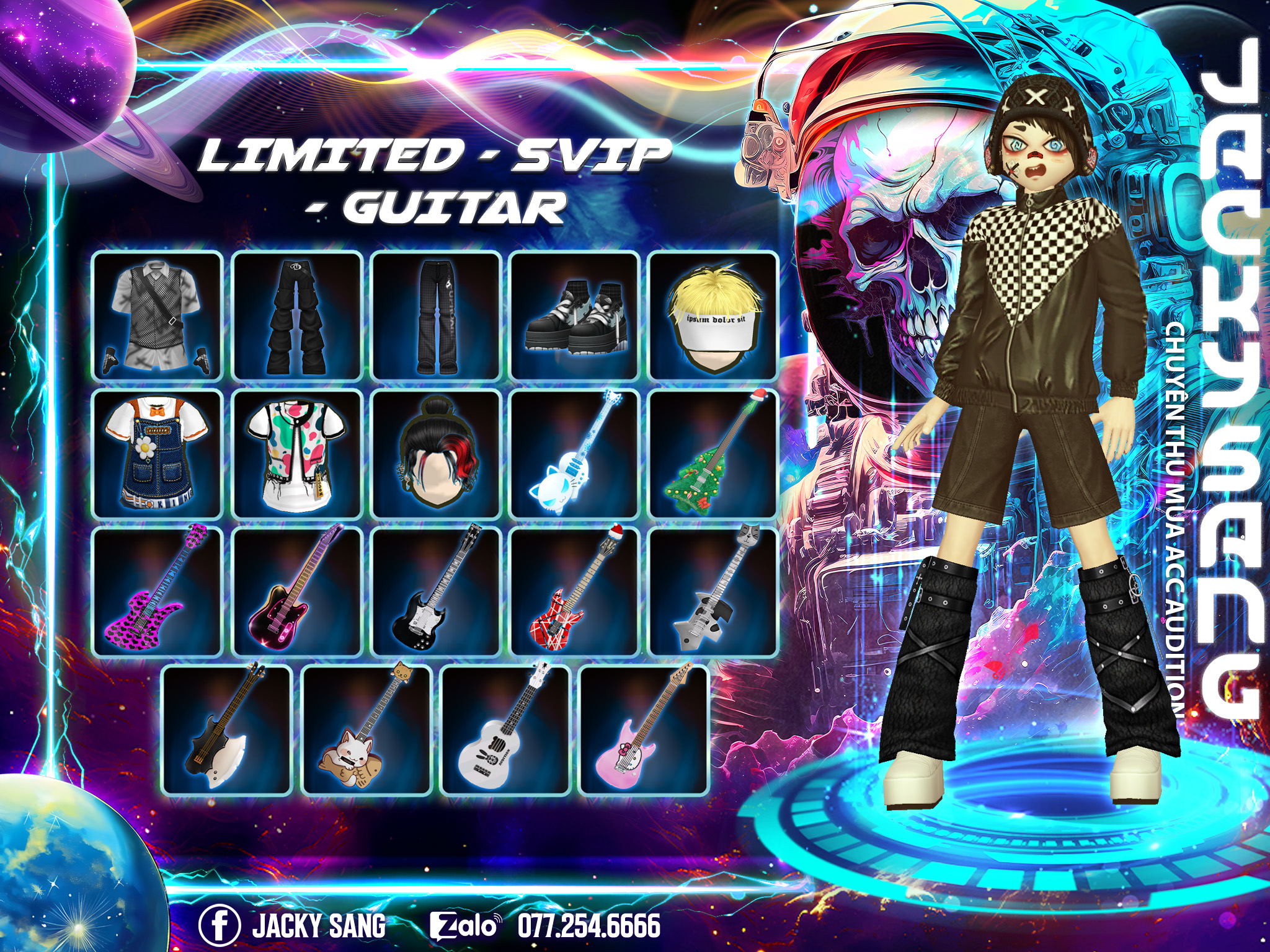The width and height of the screenshot is (1270, 952).
Task: Choose the black baggy cargo pants slot
Action: [297, 315]
